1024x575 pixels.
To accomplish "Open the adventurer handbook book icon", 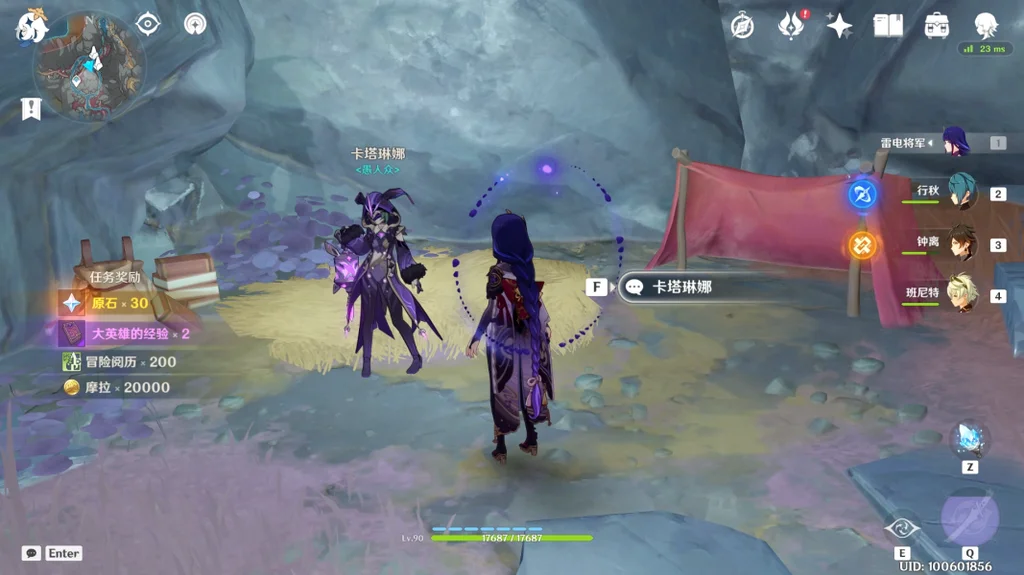I will pos(888,26).
